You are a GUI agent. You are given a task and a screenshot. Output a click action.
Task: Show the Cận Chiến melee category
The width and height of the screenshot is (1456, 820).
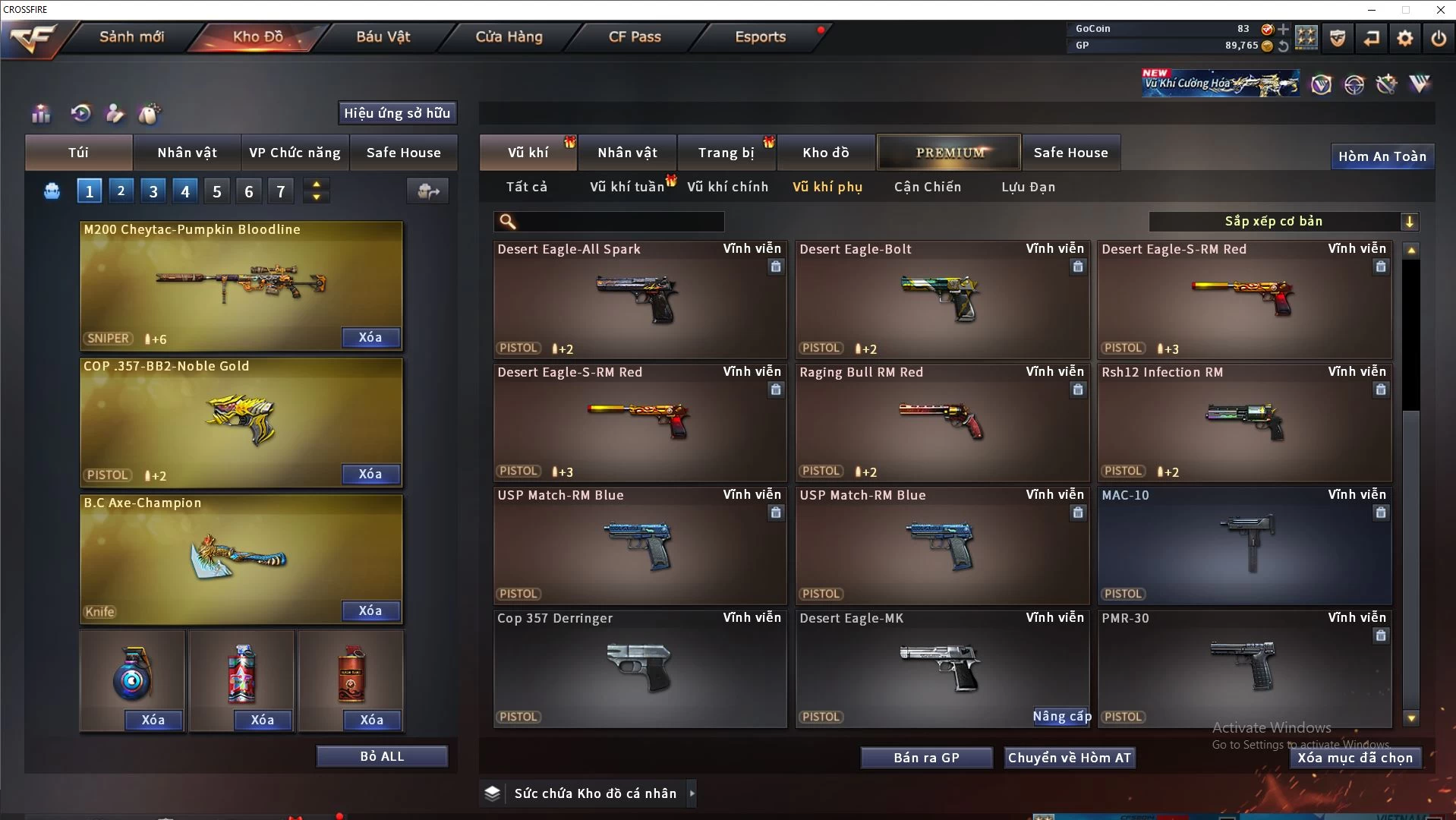pyautogui.click(x=927, y=187)
